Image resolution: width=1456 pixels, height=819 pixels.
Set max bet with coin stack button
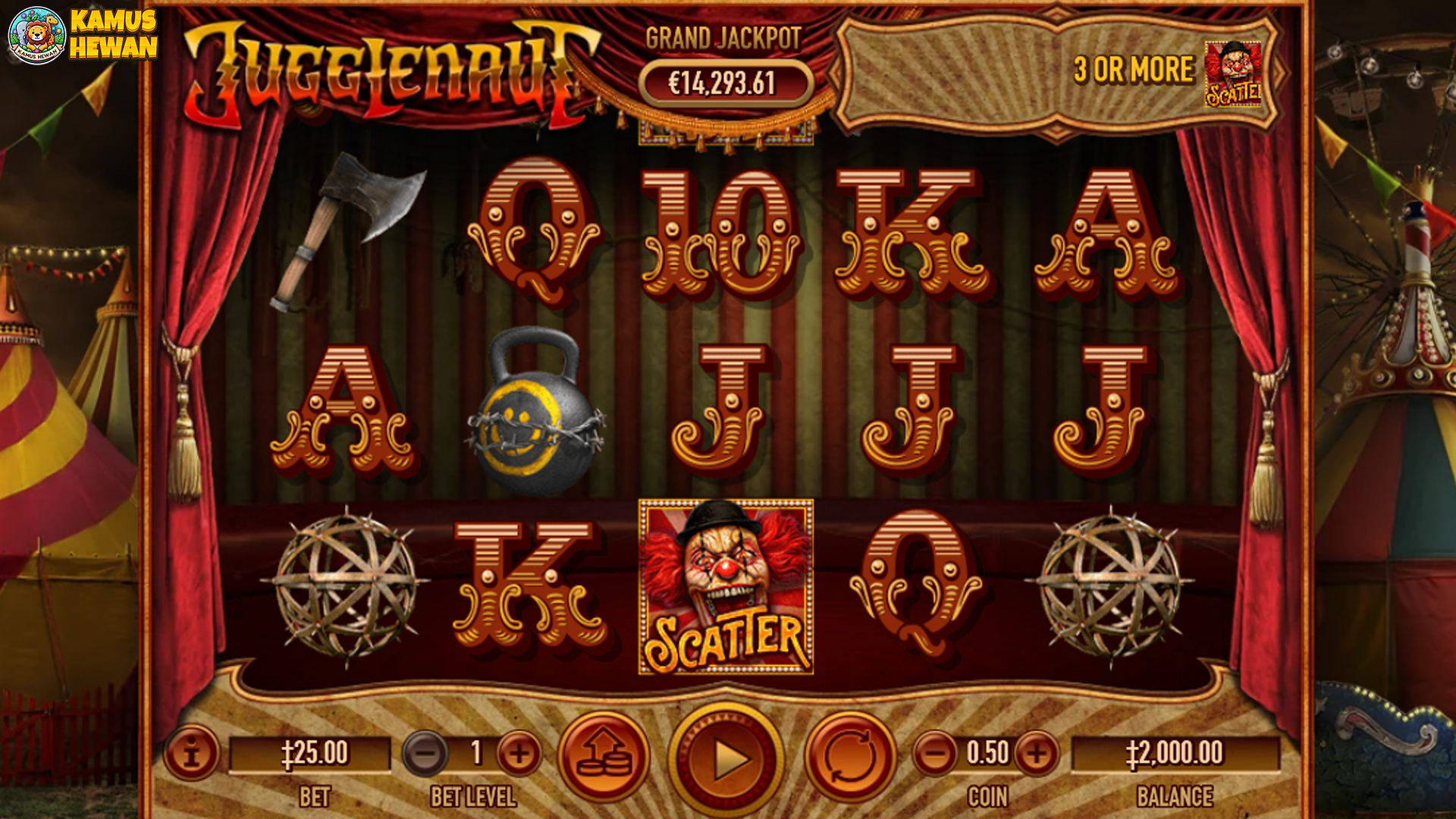point(604,755)
